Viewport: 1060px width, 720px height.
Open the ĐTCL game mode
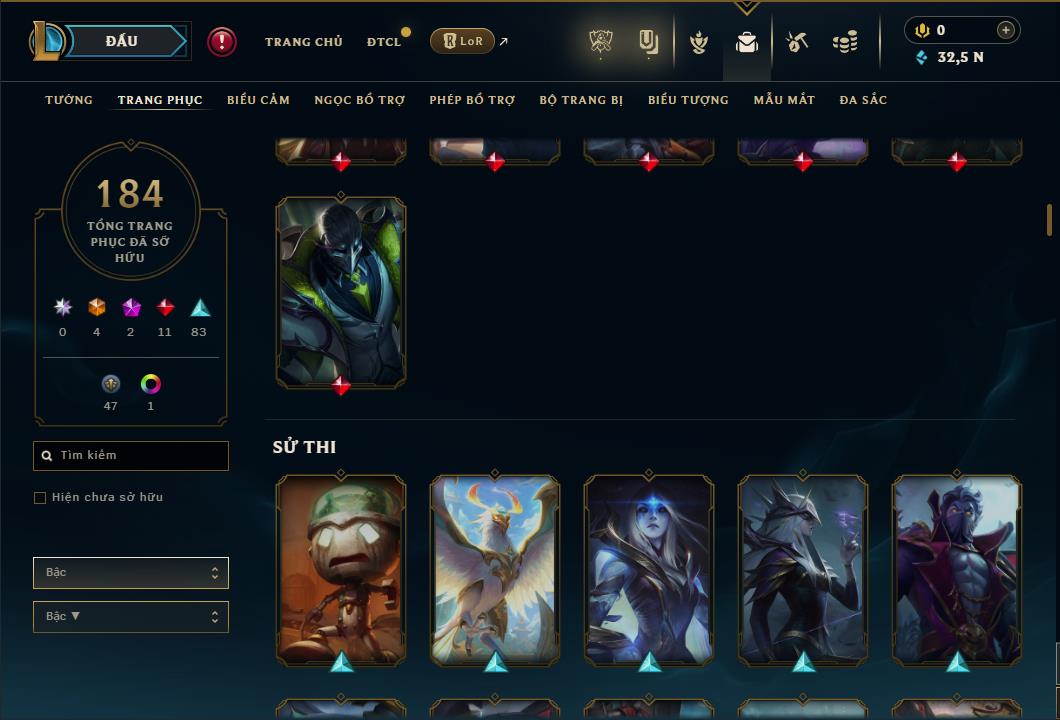pos(384,42)
